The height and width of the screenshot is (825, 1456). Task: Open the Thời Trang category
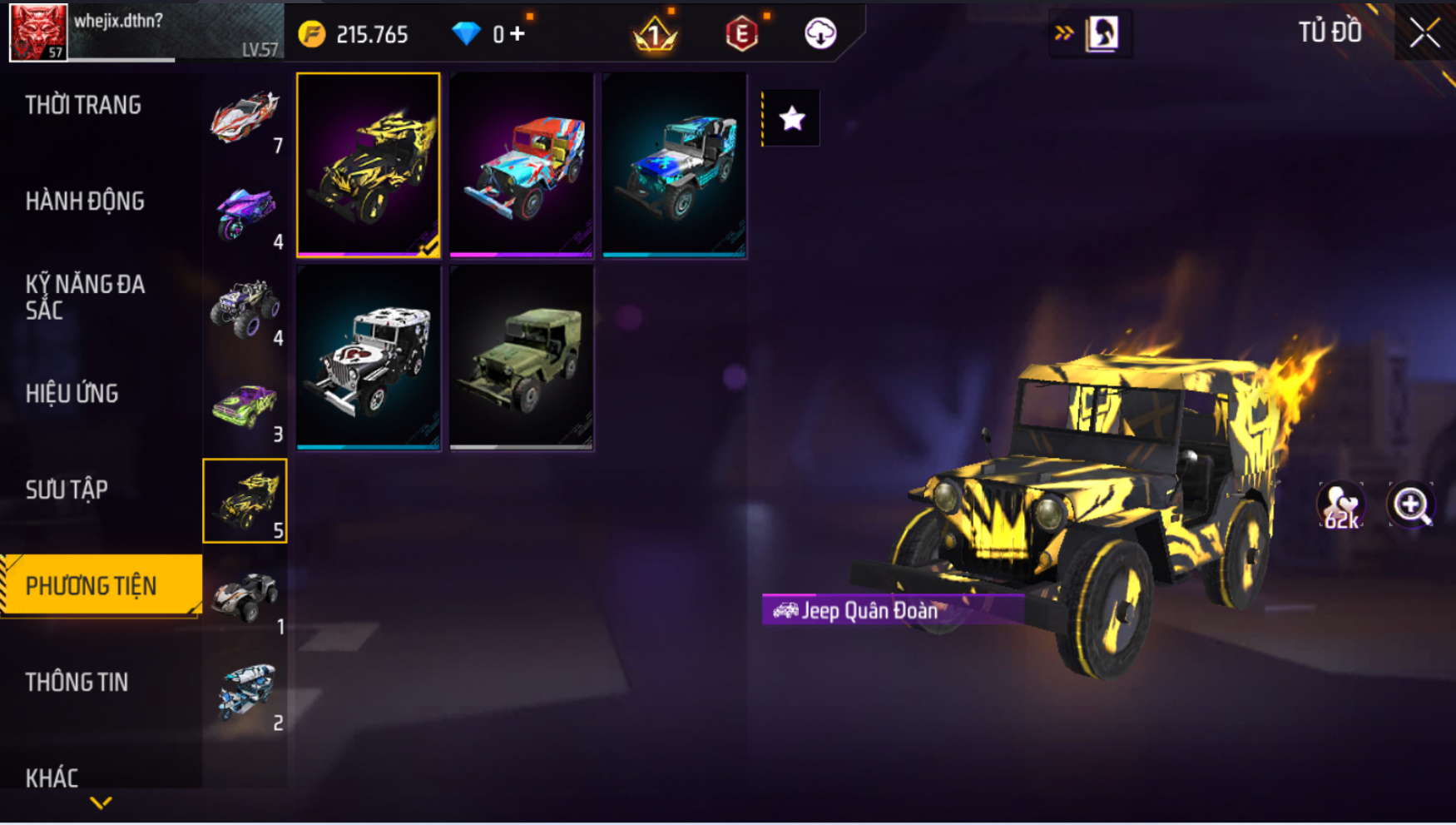click(83, 106)
